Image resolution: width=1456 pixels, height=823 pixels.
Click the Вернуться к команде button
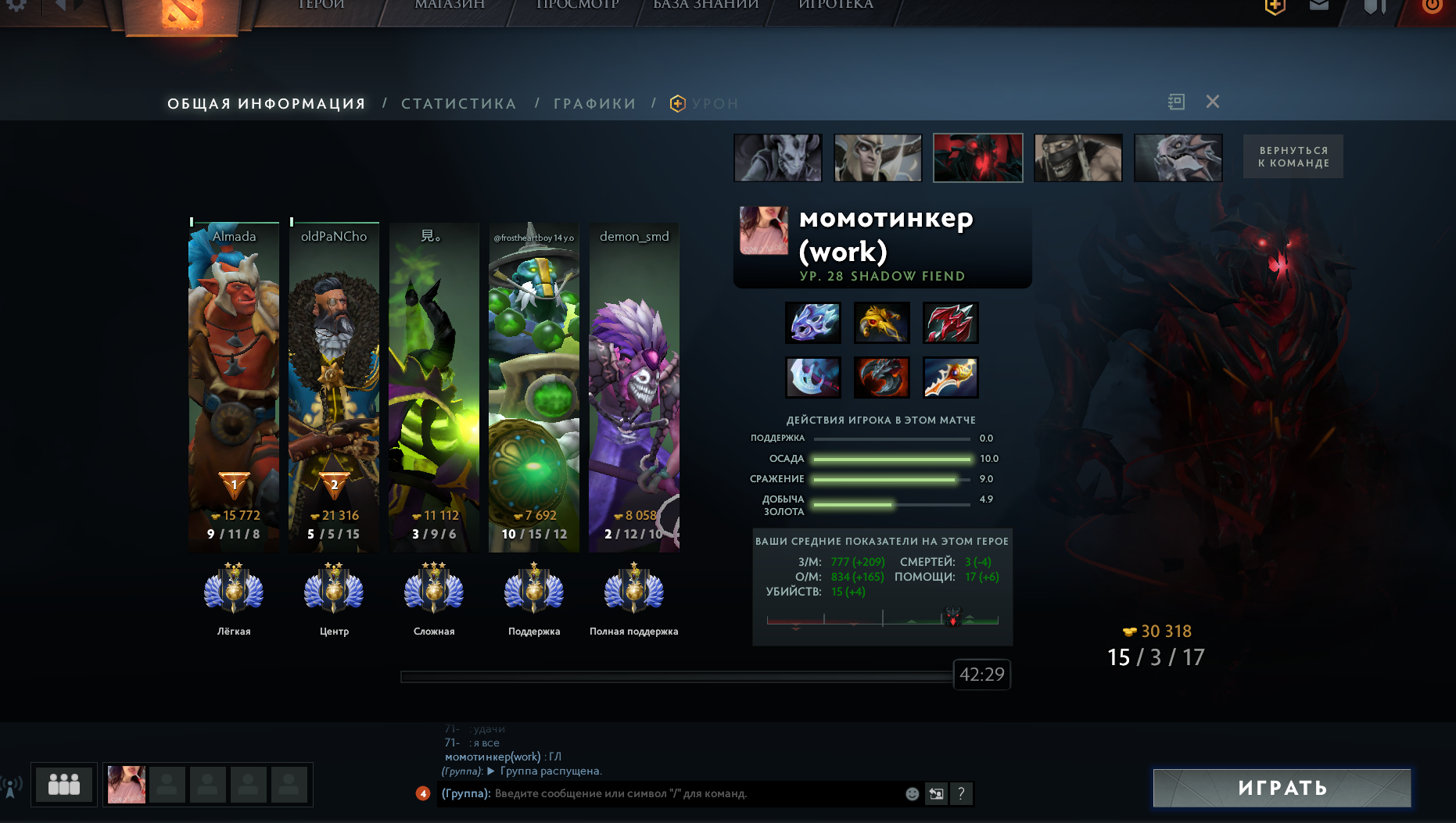coord(1293,157)
